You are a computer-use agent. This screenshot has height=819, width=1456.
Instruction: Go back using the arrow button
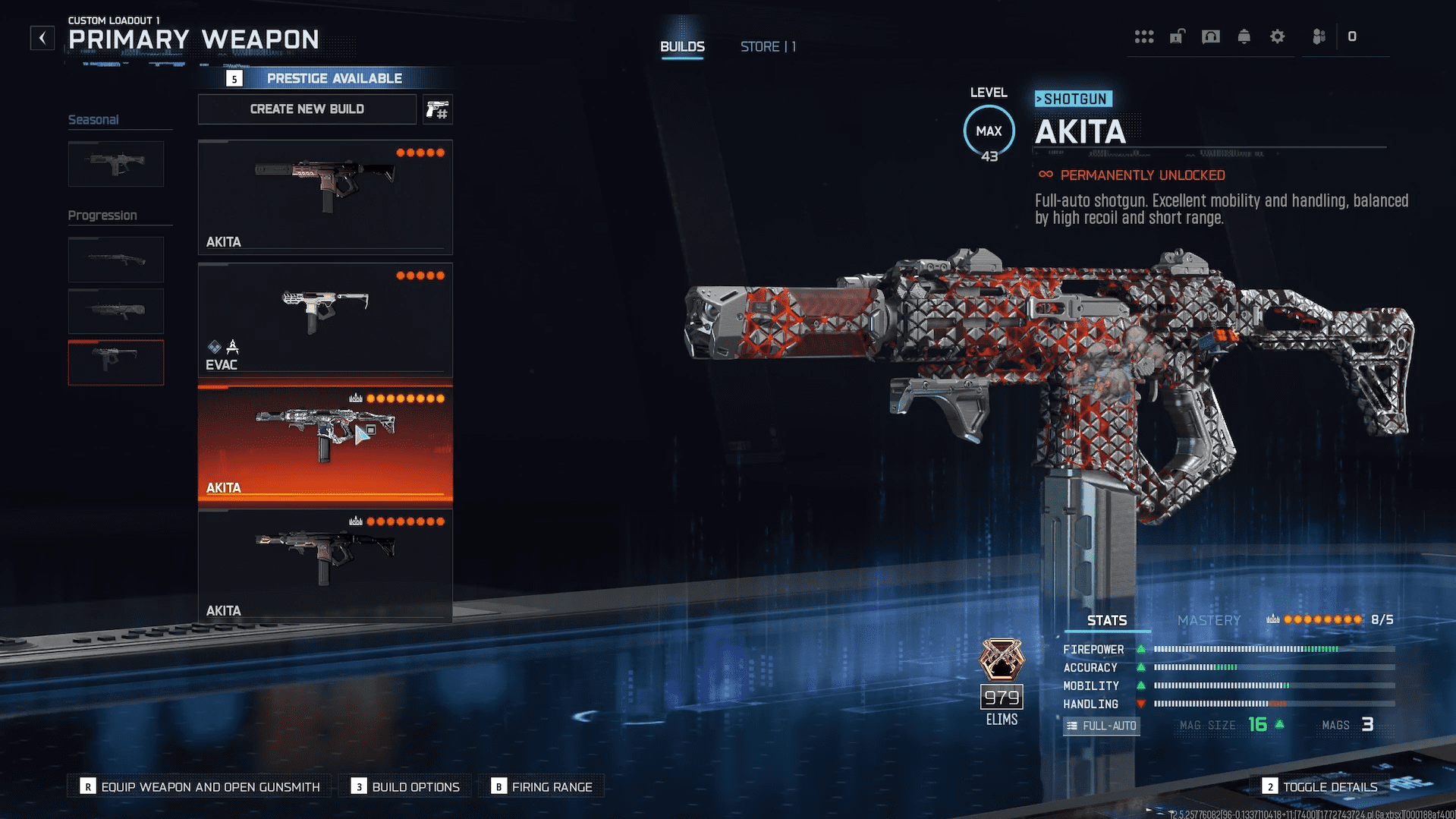42,38
